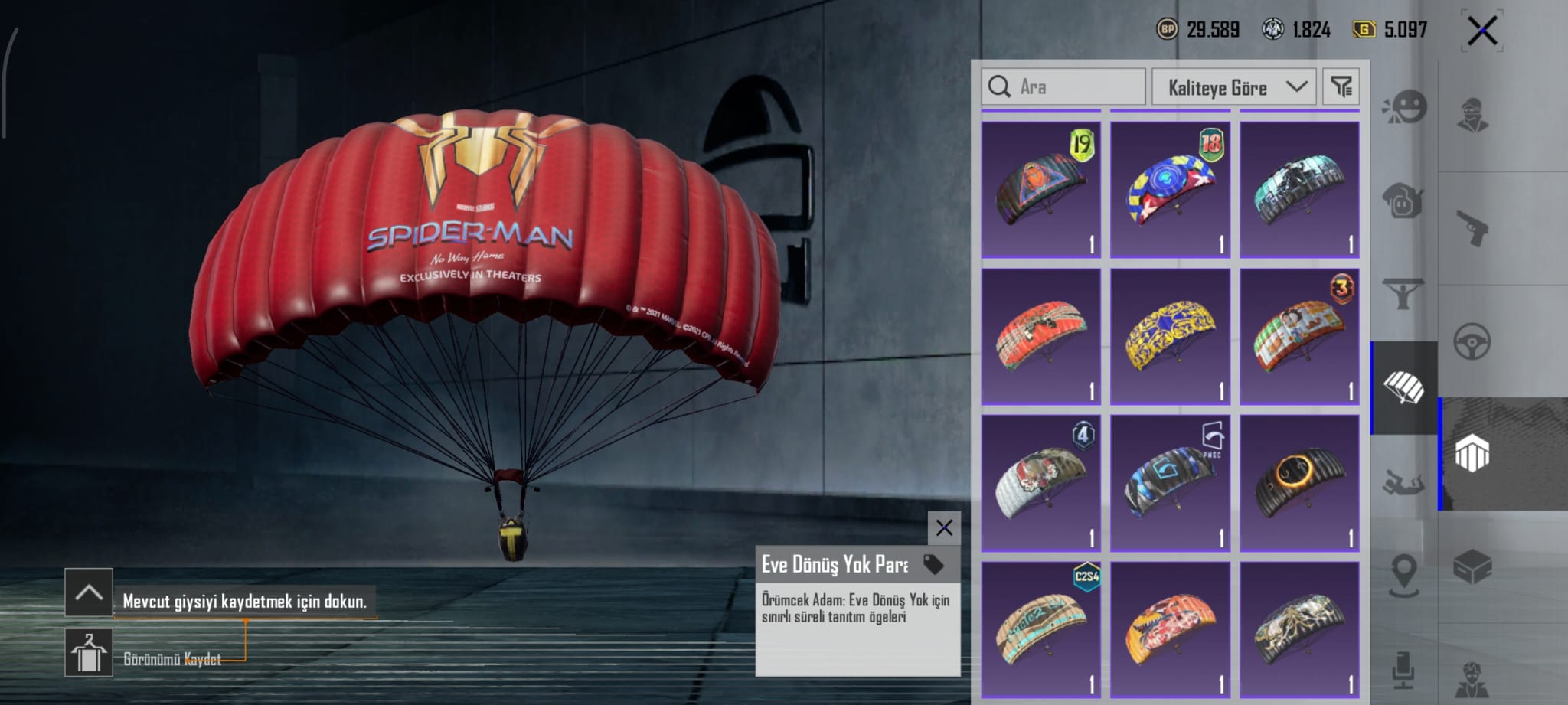
Task: Open the location pin category
Action: point(1403,574)
